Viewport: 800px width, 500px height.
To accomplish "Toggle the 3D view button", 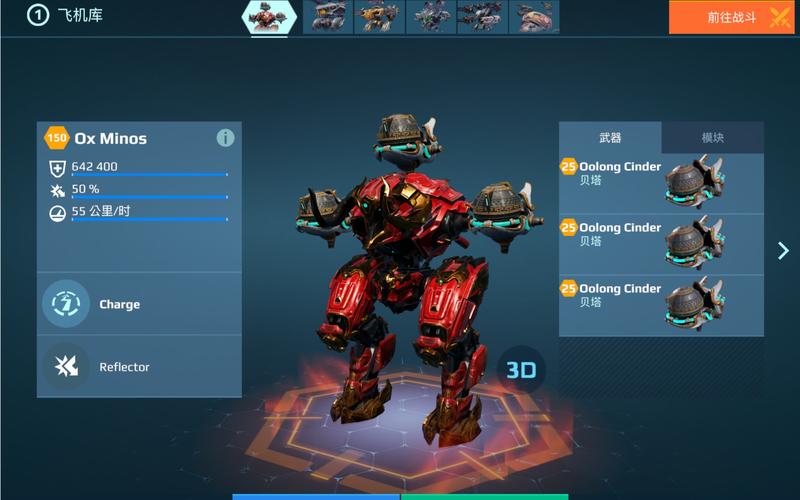I will tap(521, 370).
